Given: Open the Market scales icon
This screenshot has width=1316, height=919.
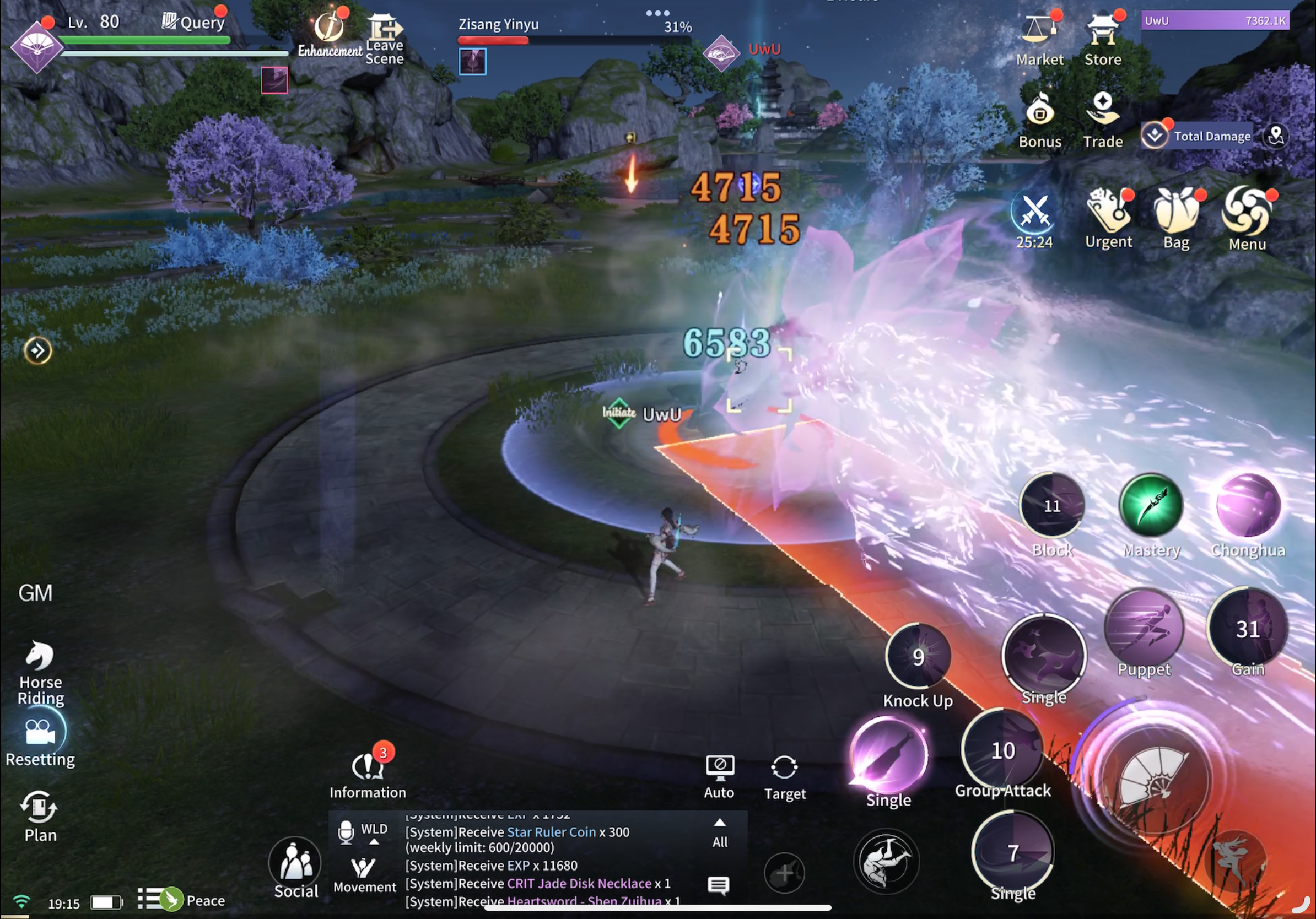Looking at the screenshot, I should coord(1039,31).
